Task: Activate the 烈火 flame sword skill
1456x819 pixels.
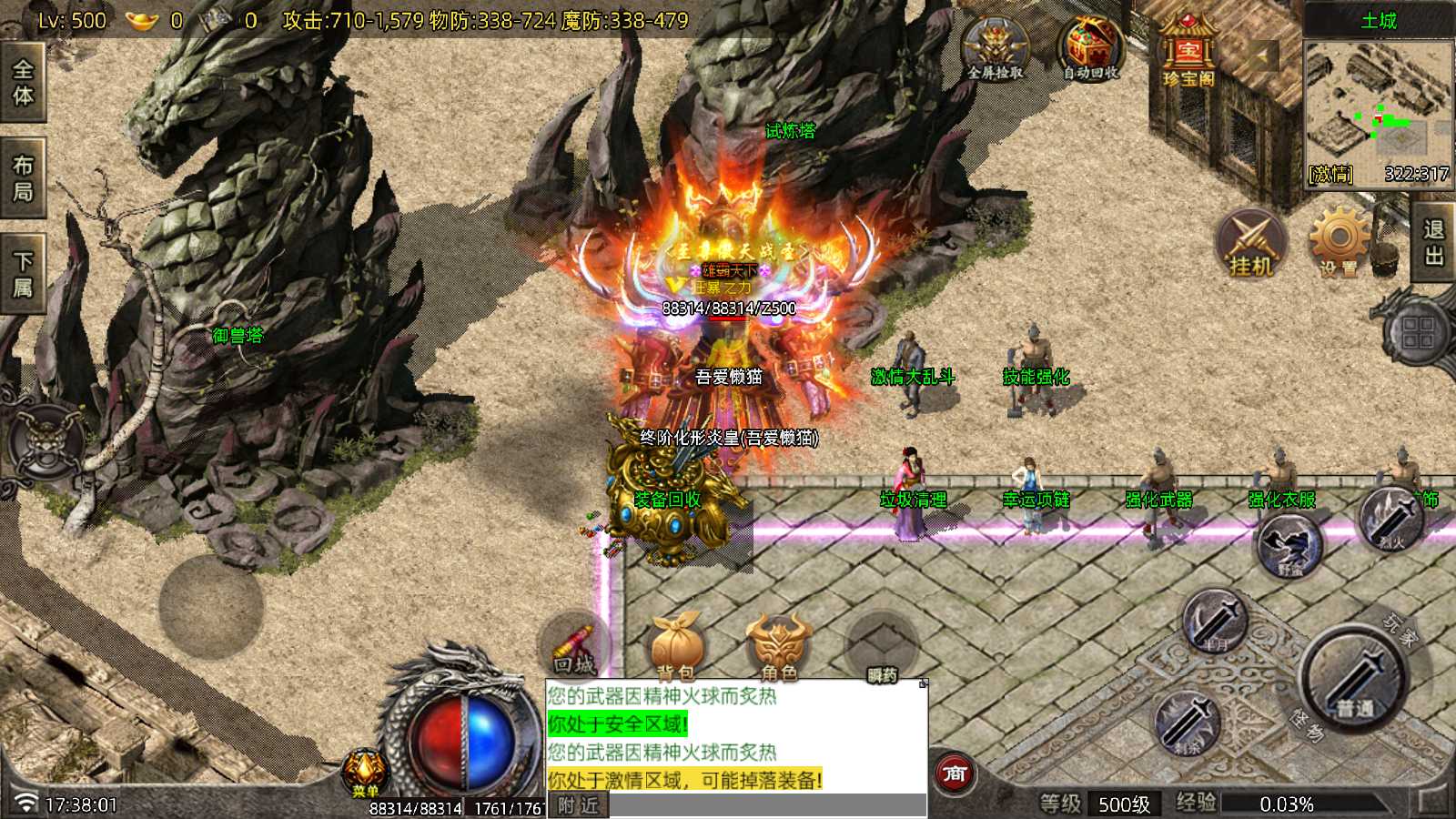Action: pos(1391,519)
